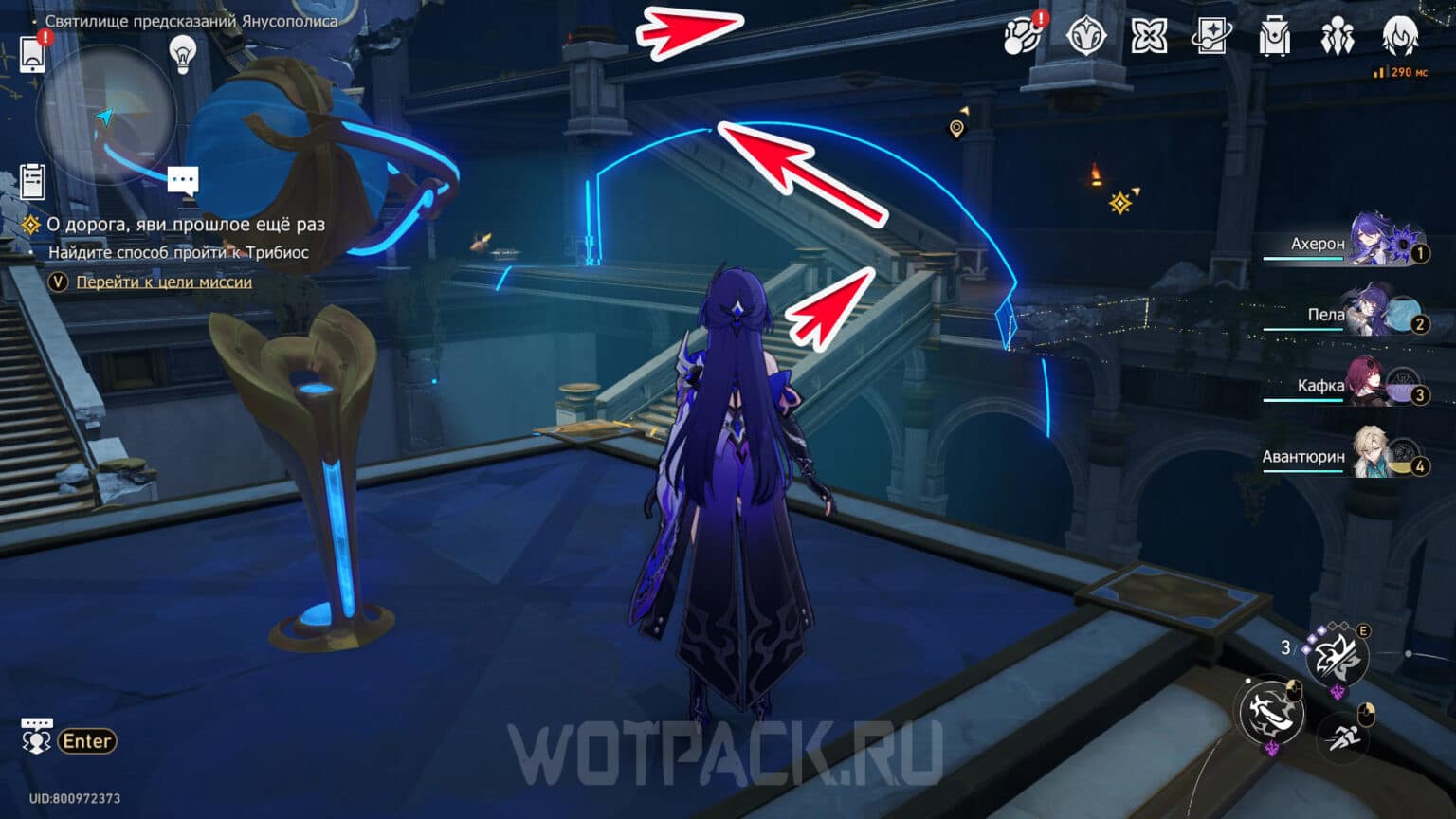Open the Warp banner screen
The height and width of the screenshot is (819, 1456).
point(1211,35)
